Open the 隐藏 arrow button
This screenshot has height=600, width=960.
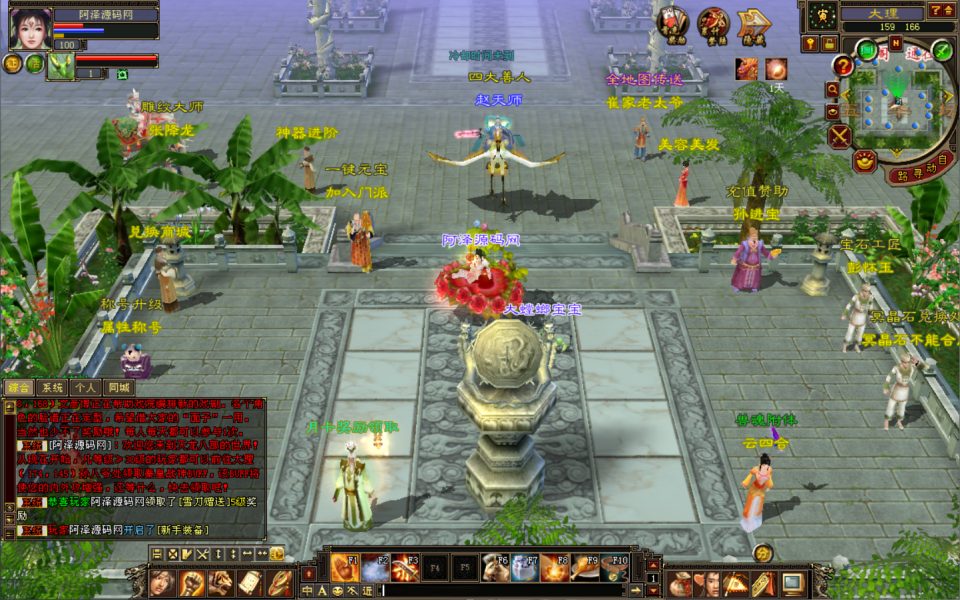[752, 25]
